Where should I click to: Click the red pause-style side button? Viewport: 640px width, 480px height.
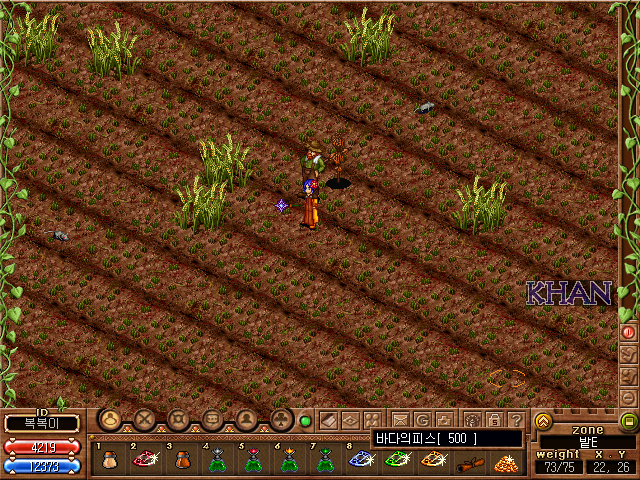tap(629, 331)
